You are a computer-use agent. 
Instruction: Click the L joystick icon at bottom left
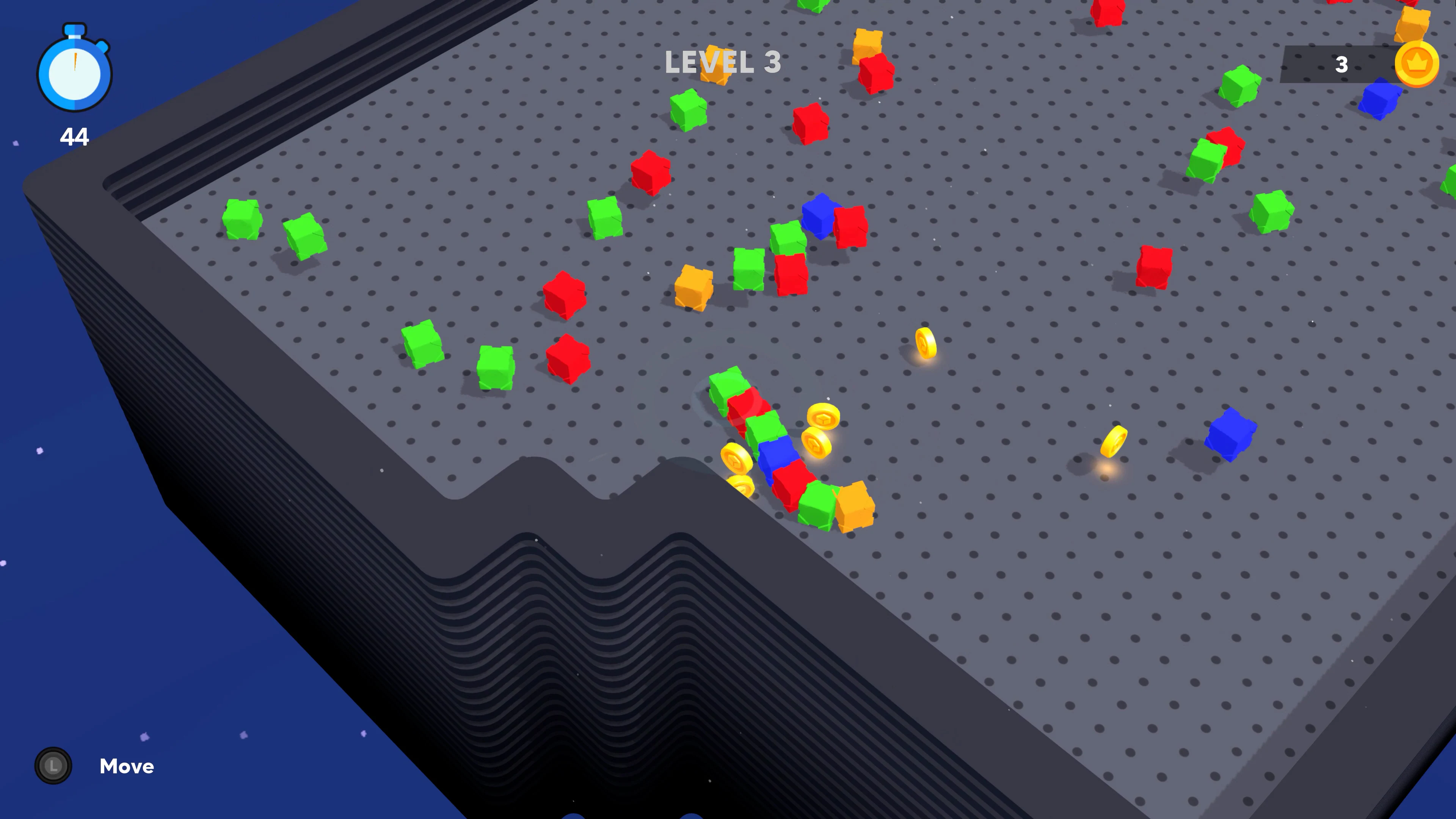53,766
